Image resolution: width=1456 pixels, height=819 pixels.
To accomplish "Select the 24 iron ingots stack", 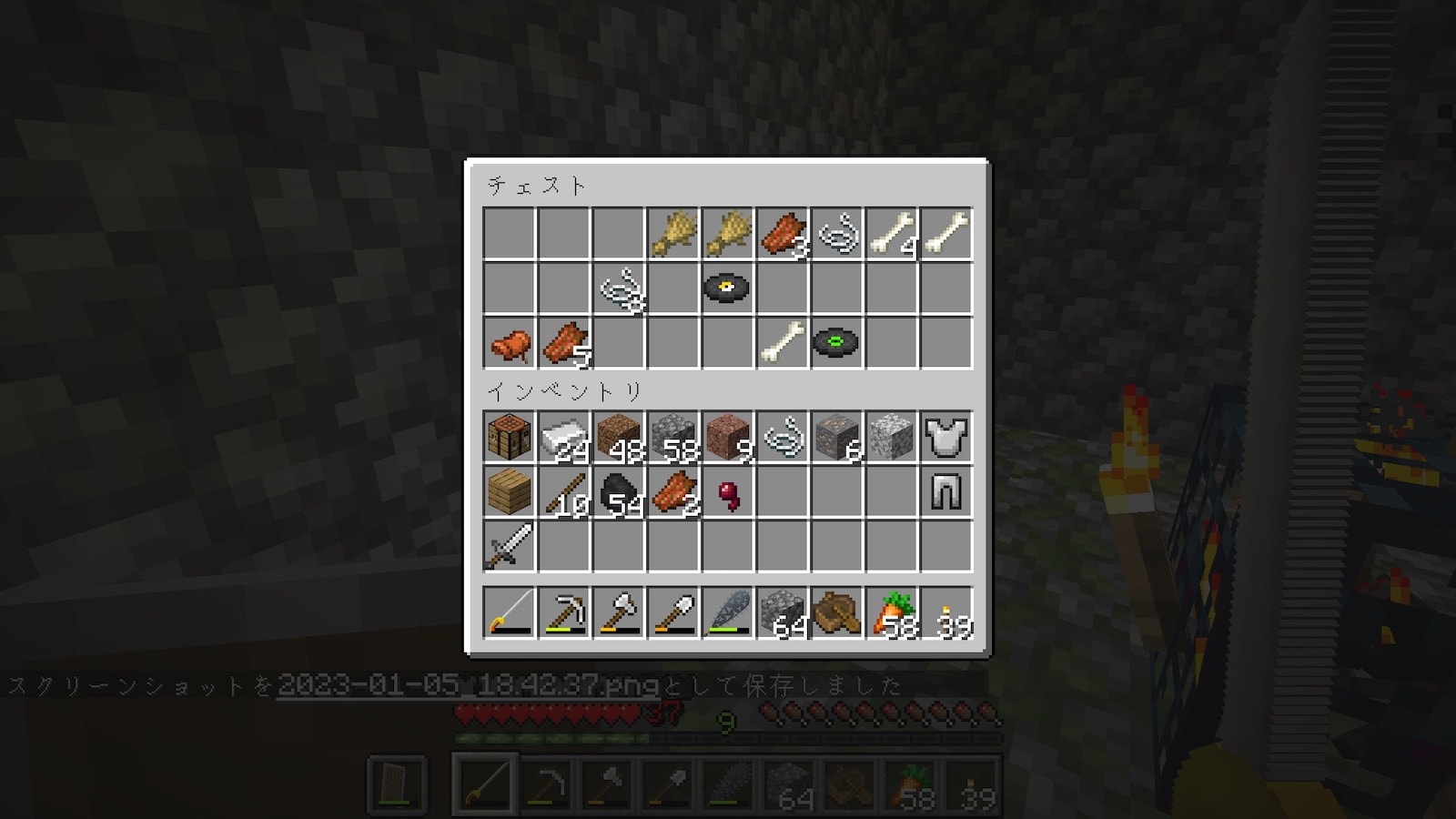I will pos(564,437).
